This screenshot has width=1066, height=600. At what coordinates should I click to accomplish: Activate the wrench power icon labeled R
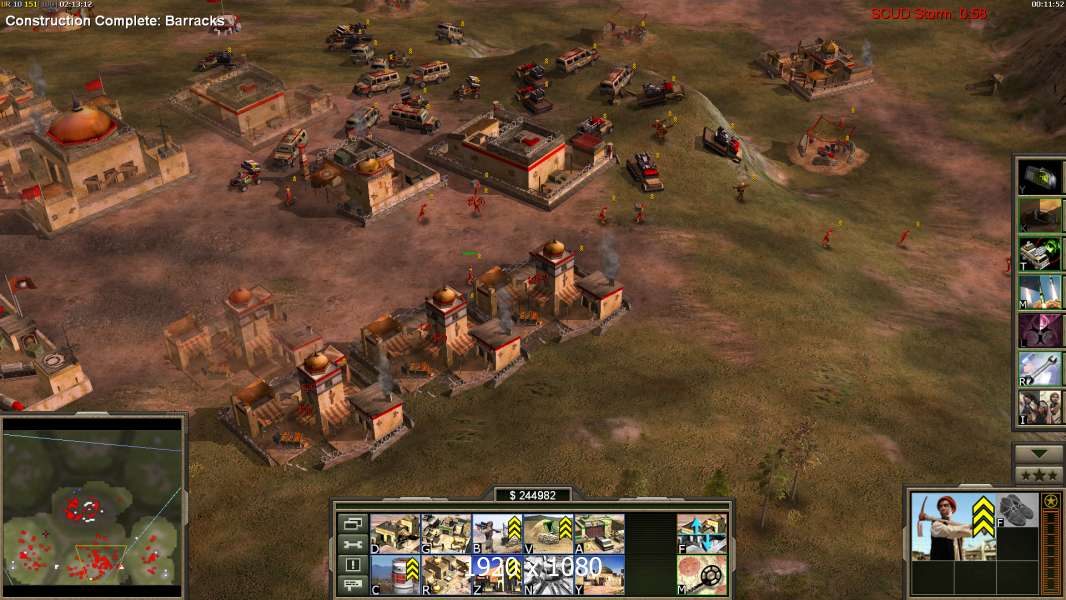[1040, 368]
